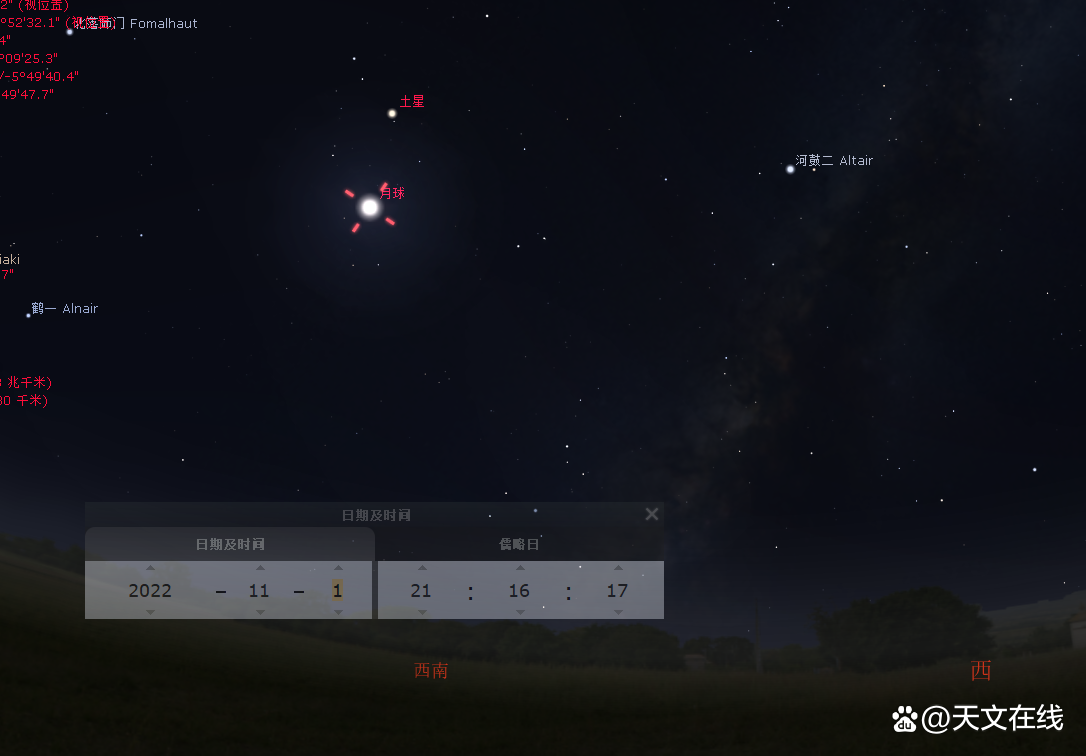Increase the minute with its up arrow
Screen dimensions: 1086x756
(519, 568)
